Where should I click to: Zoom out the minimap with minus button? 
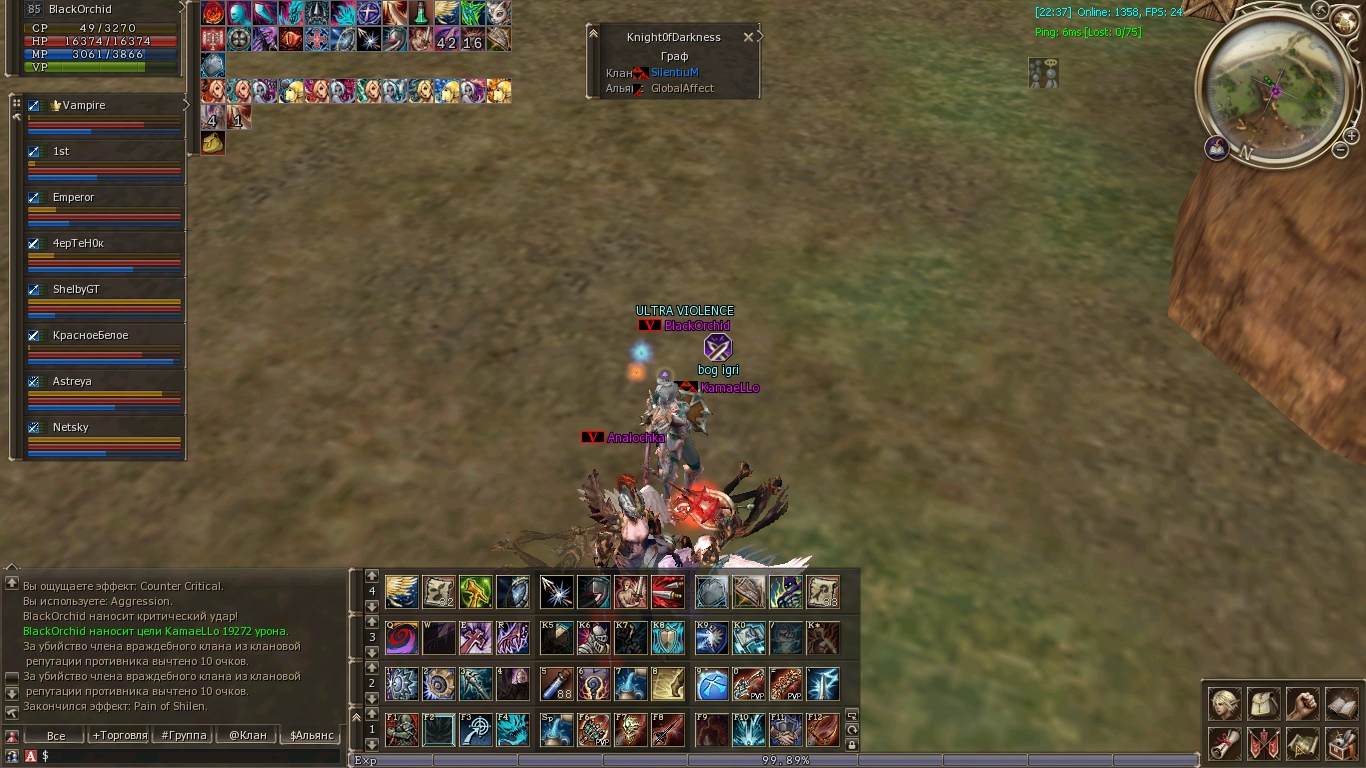pos(1340,150)
